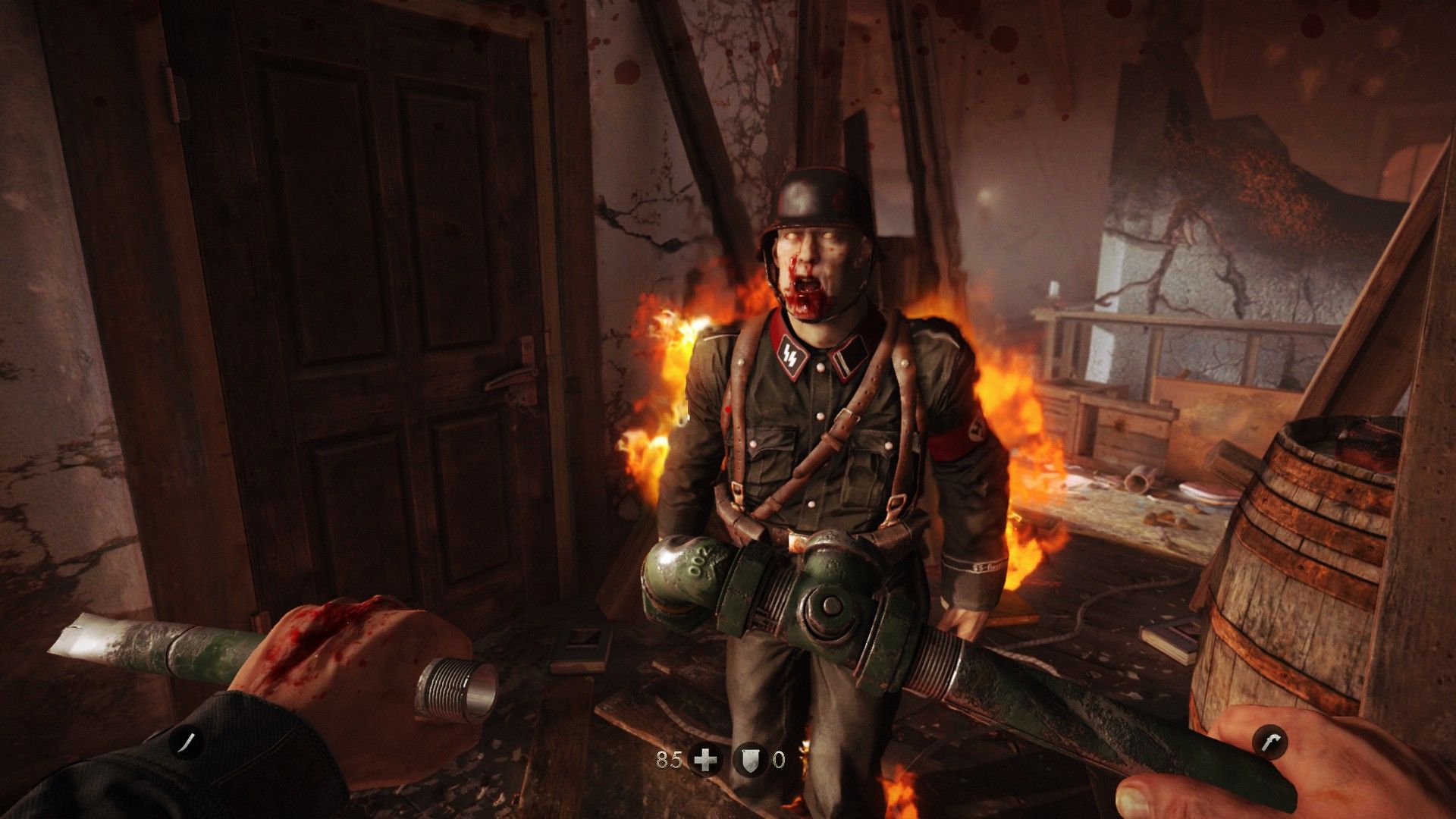Image resolution: width=1456 pixels, height=819 pixels.
Task: Click the right-hand curved pipe weapon icon
Action: [1271, 742]
